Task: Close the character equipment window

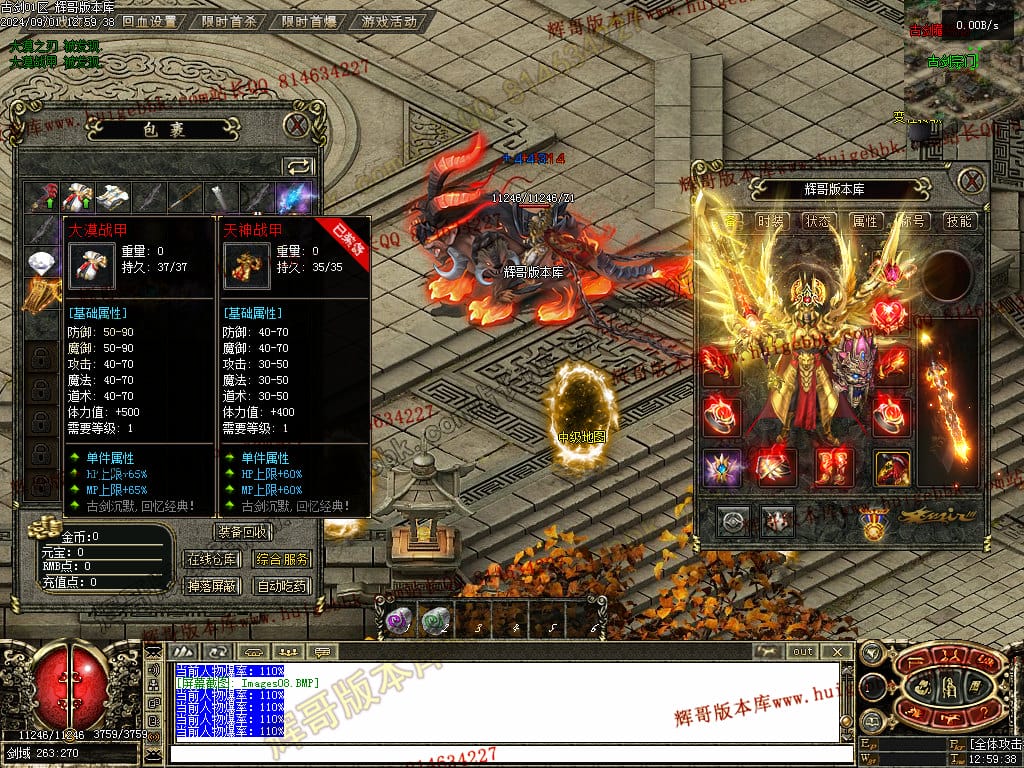Action: click(971, 181)
